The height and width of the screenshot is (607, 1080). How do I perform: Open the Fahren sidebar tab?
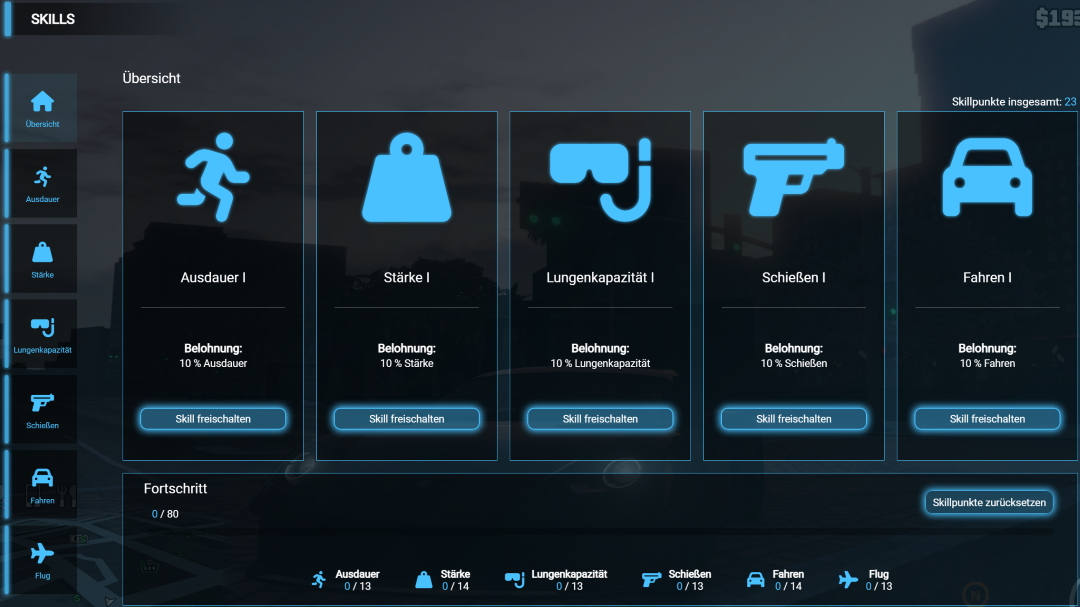coord(42,484)
